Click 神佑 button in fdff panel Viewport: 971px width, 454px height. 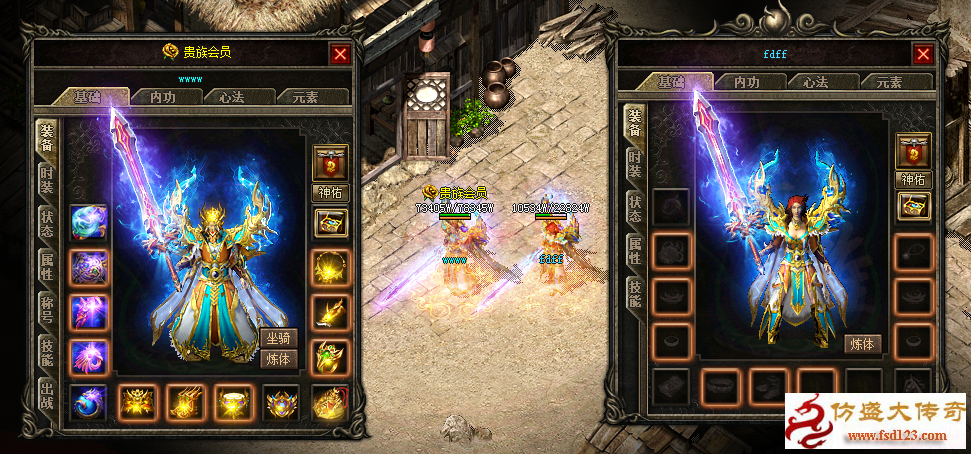pyautogui.click(x=913, y=180)
